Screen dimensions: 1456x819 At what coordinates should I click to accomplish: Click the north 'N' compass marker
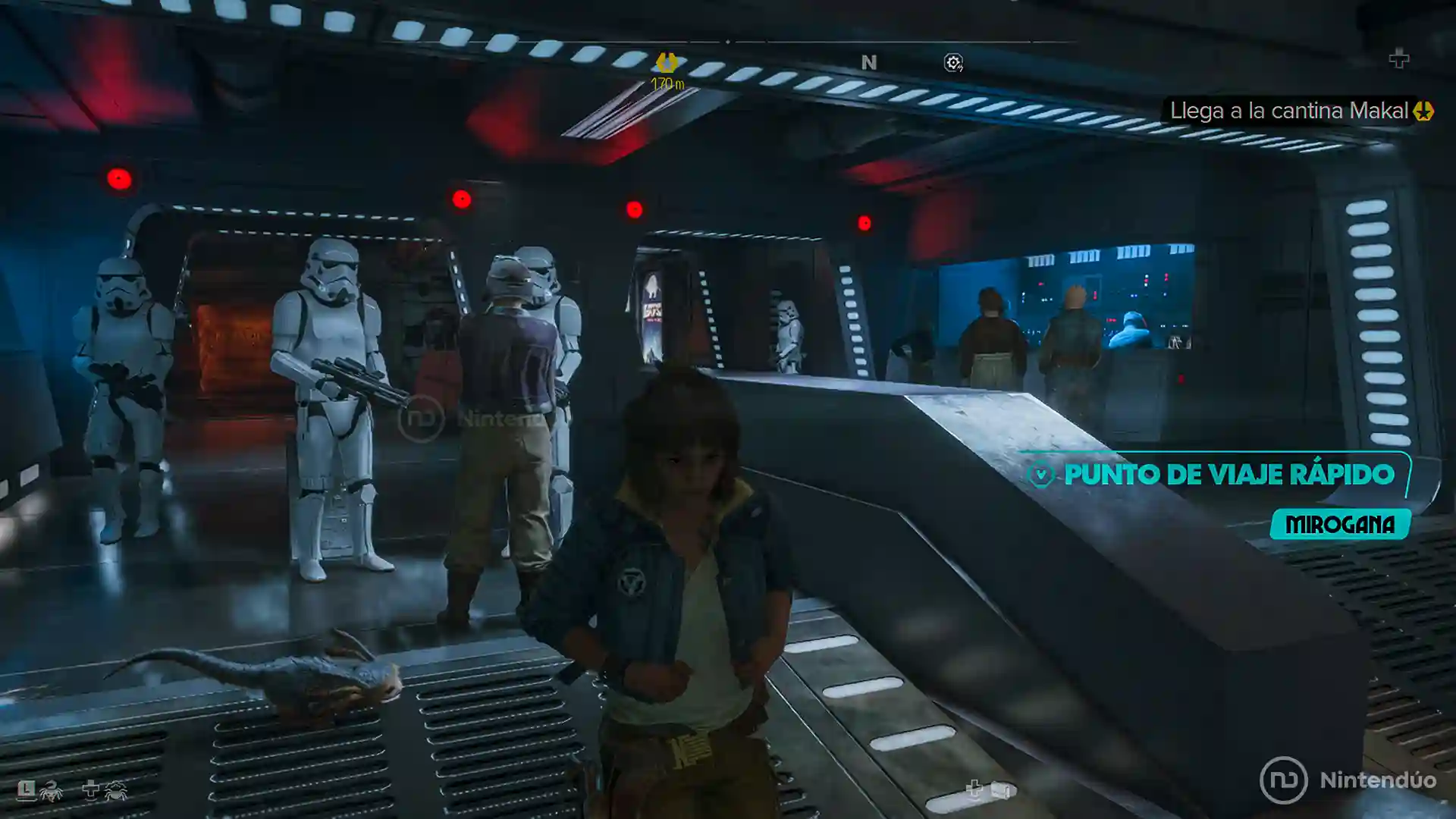coord(869,63)
